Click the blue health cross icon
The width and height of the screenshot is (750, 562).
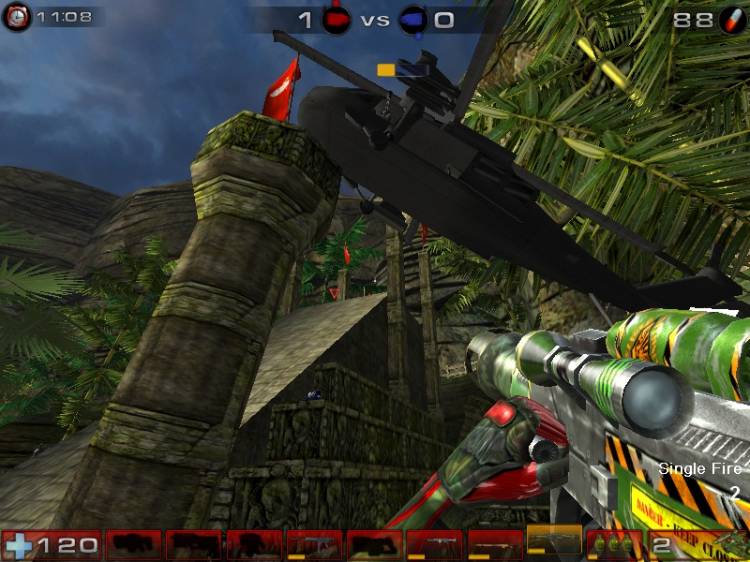(18, 546)
